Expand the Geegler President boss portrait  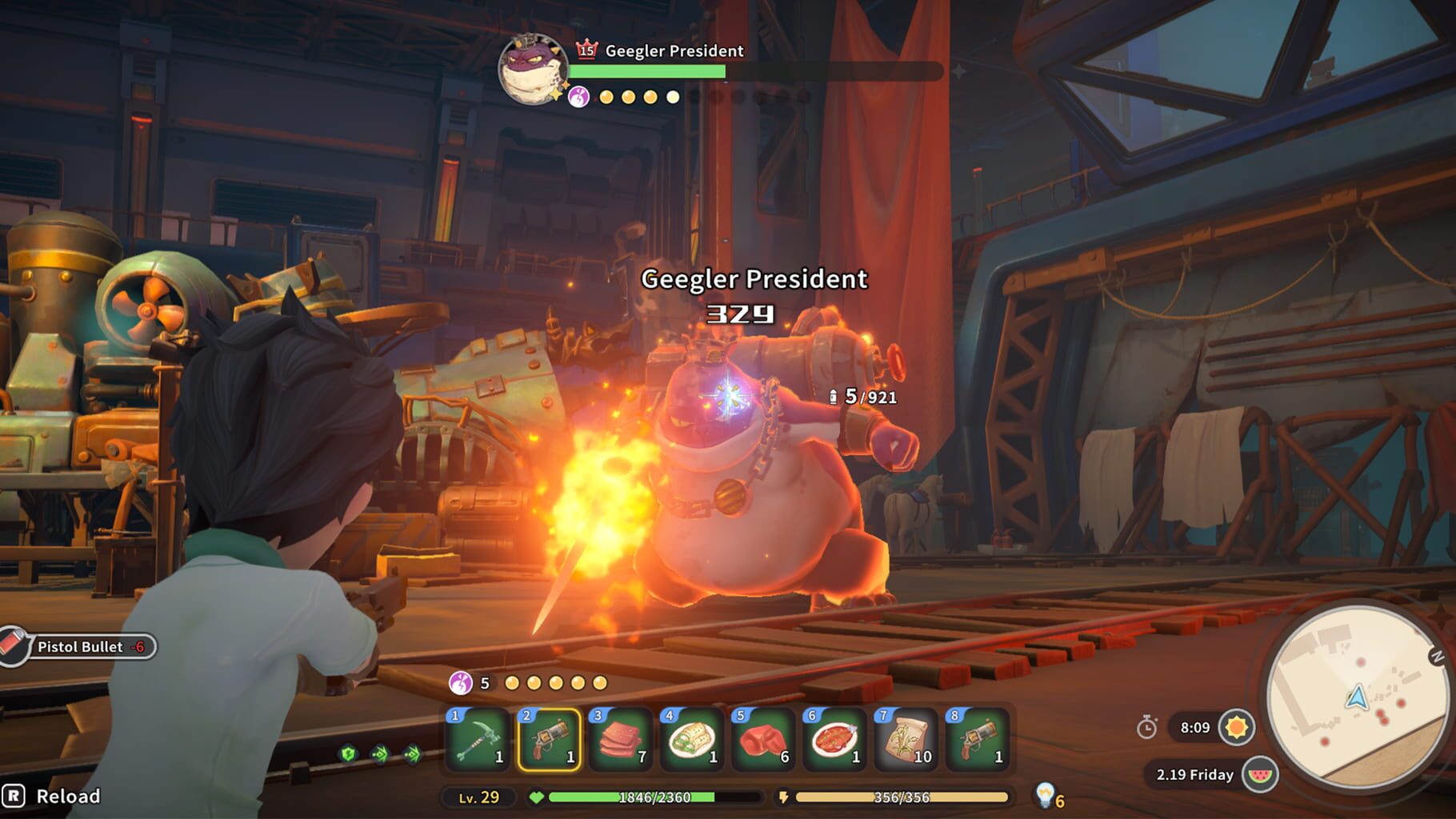pos(534,72)
